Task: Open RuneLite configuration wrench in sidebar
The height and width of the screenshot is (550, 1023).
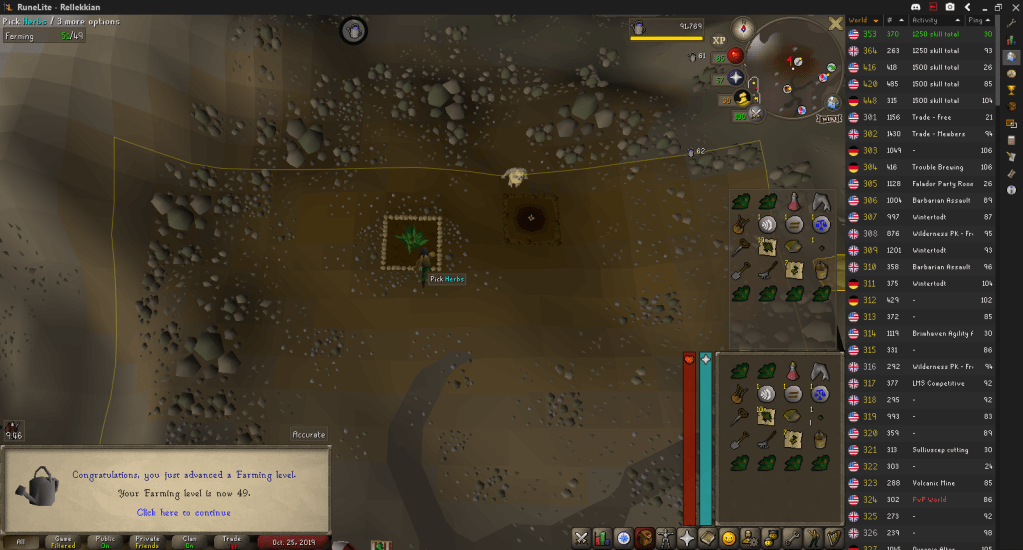Action: coord(1012,21)
